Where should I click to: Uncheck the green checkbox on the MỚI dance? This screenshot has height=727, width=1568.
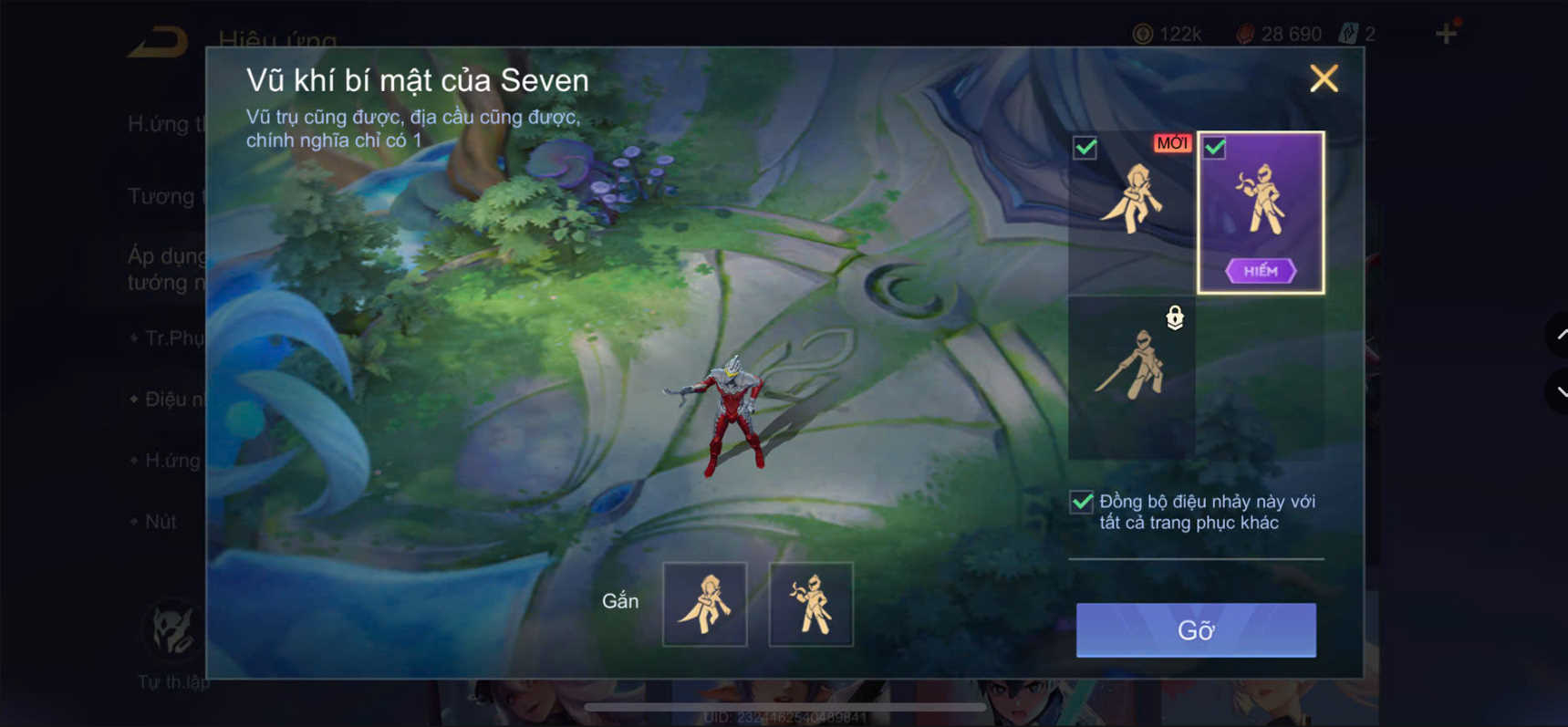(1085, 147)
